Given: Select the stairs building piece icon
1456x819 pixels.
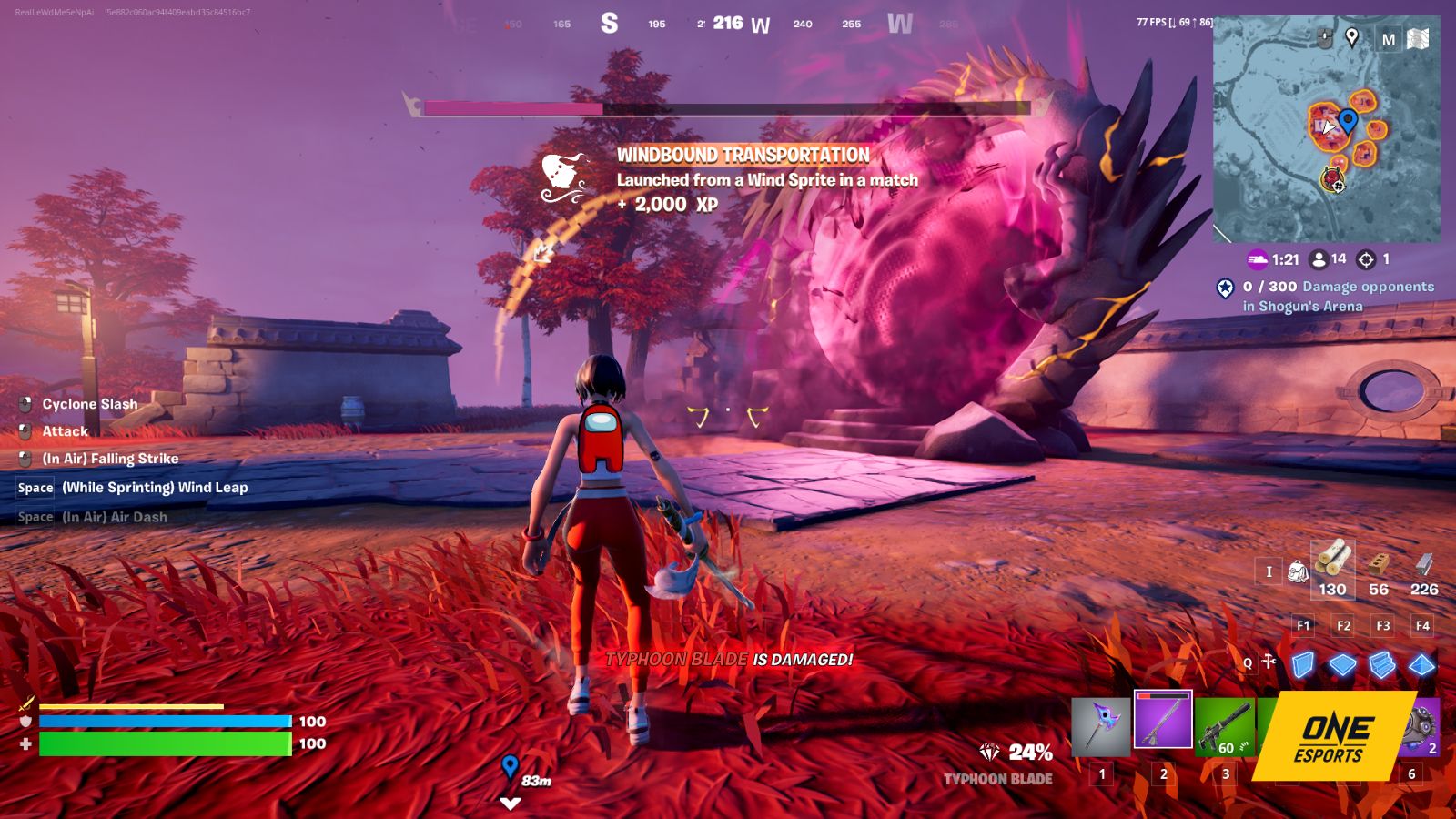Looking at the screenshot, I should click(x=1383, y=666).
